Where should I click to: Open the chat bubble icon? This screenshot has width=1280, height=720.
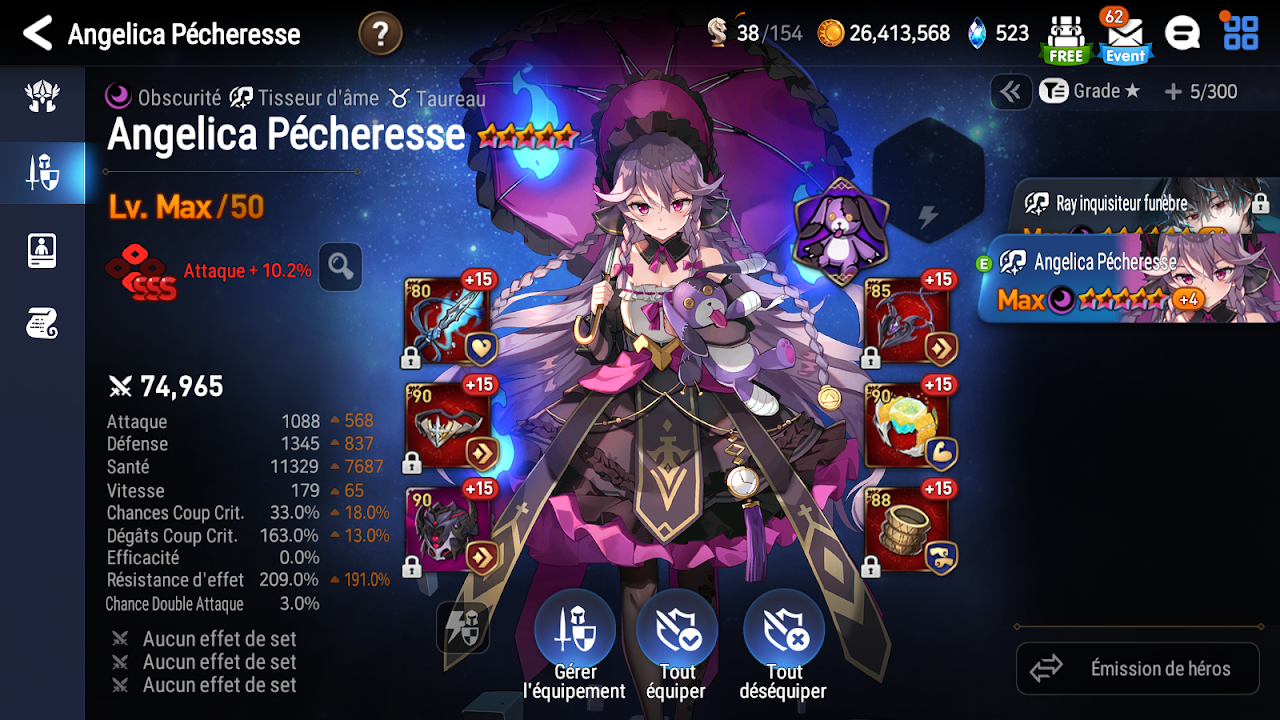tap(1182, 34)
